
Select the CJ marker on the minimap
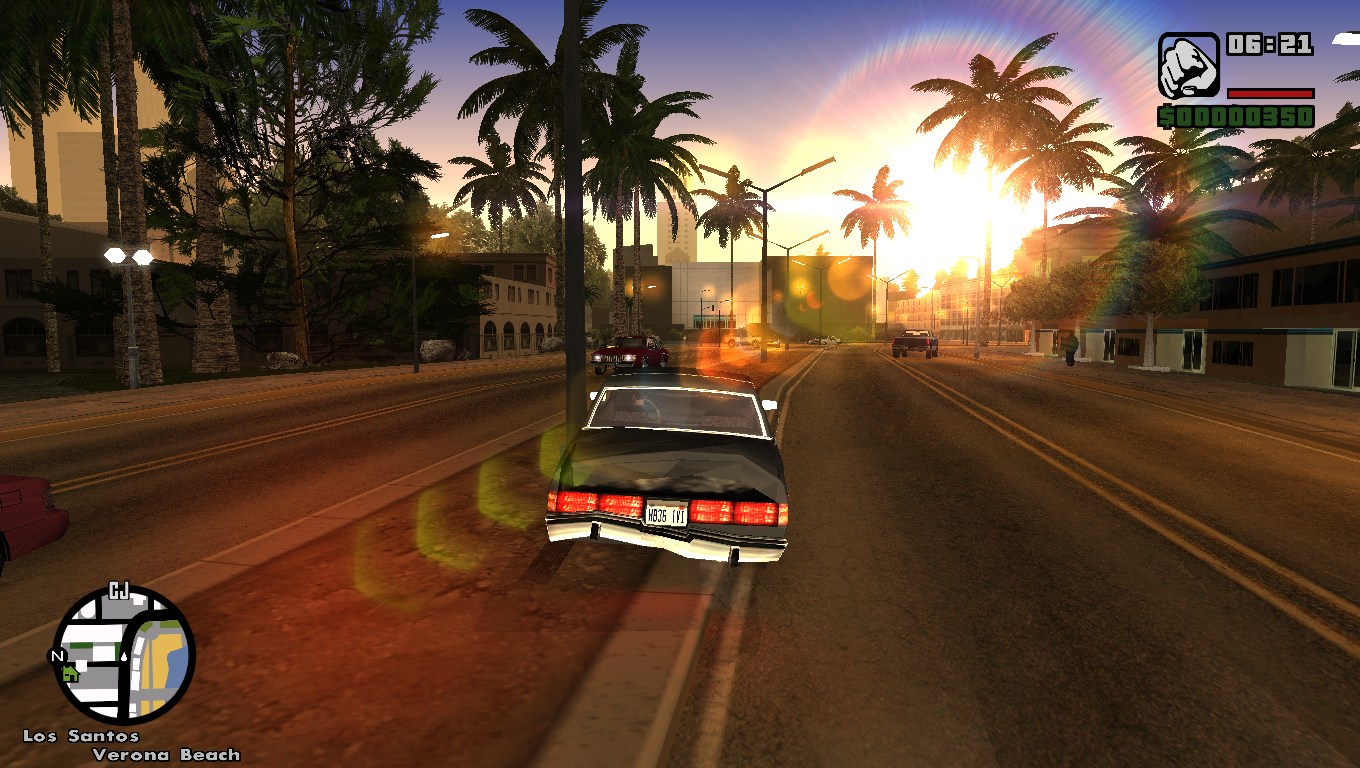(117, 589)
